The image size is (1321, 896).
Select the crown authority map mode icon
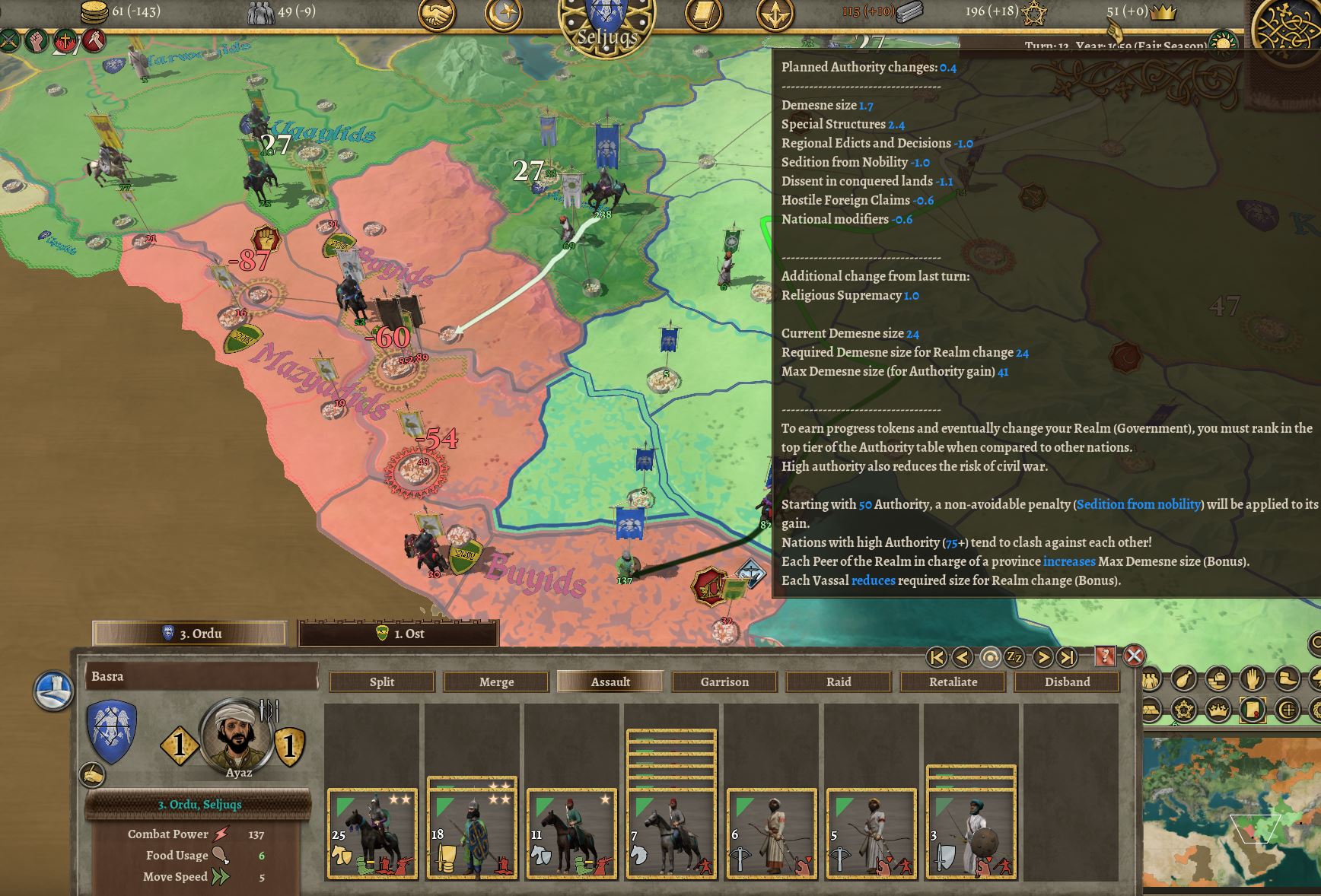point(1218,710)
